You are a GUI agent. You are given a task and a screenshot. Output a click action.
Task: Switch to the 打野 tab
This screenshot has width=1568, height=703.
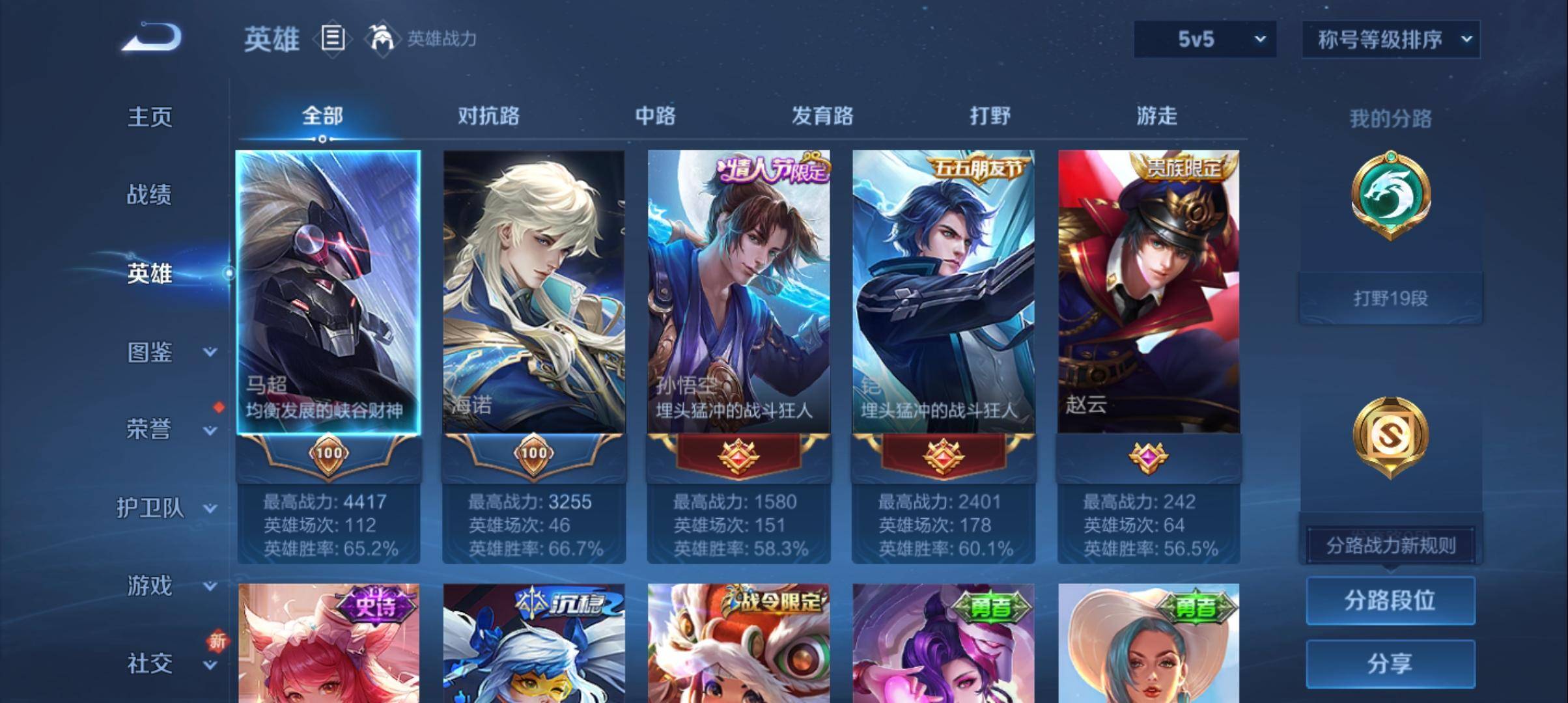point(988,117)
